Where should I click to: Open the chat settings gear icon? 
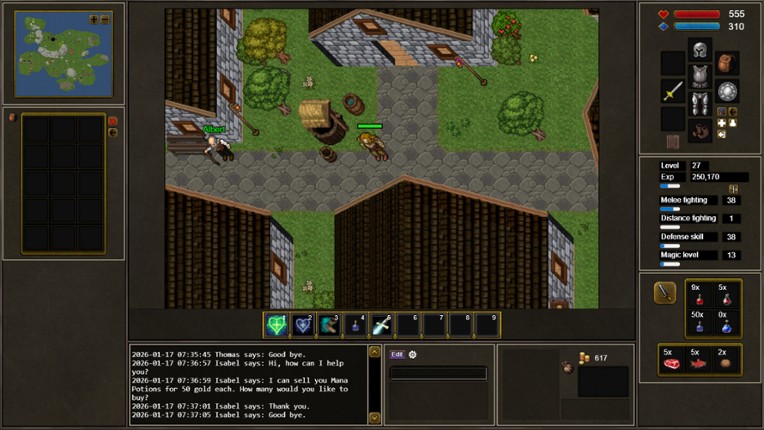[412, 354]
